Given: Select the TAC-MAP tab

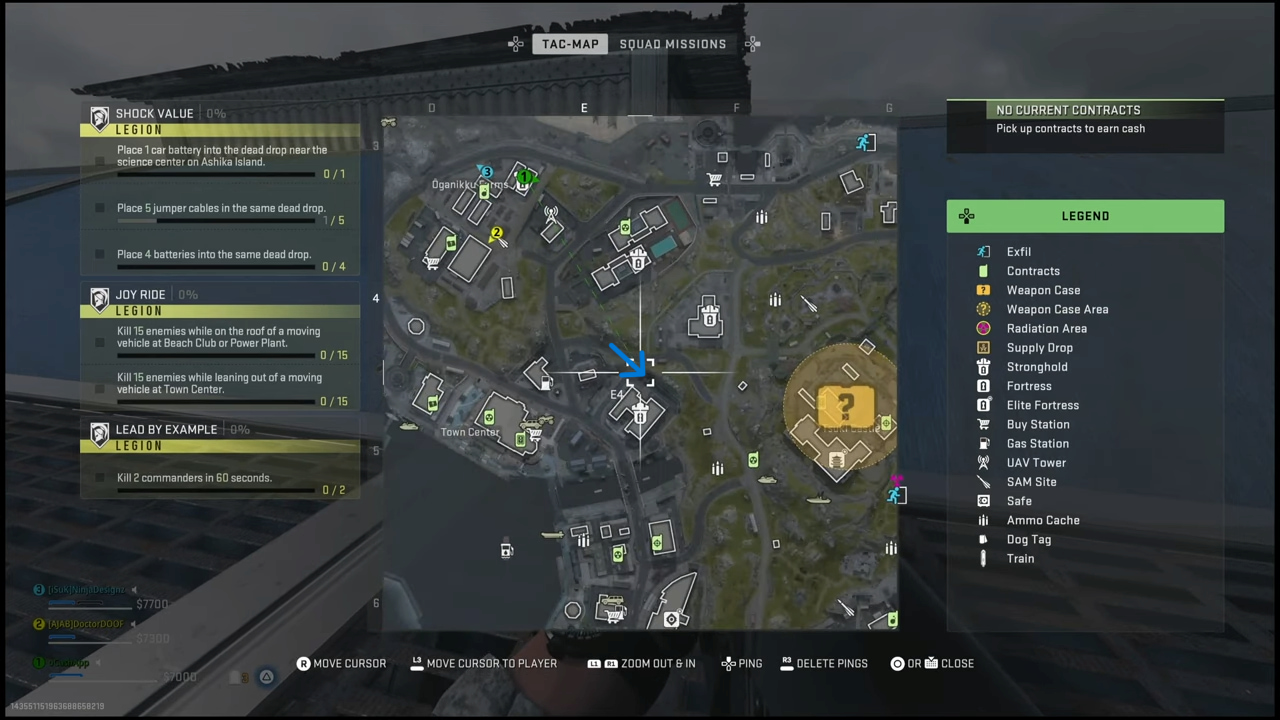Looking at the screenshot, I should tap(570, 44).
